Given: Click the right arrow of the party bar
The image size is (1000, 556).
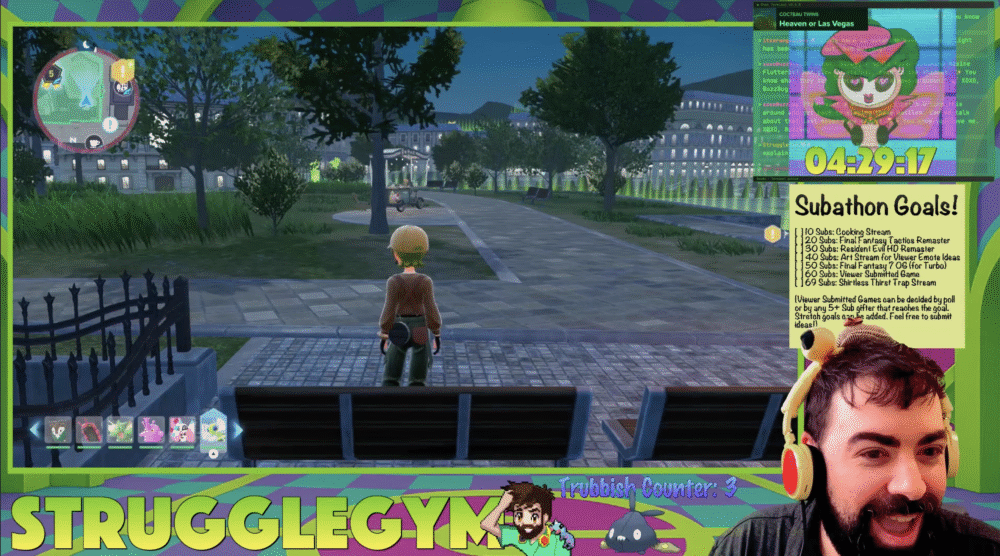Looking at the screenshot, I should coord(238,430).
